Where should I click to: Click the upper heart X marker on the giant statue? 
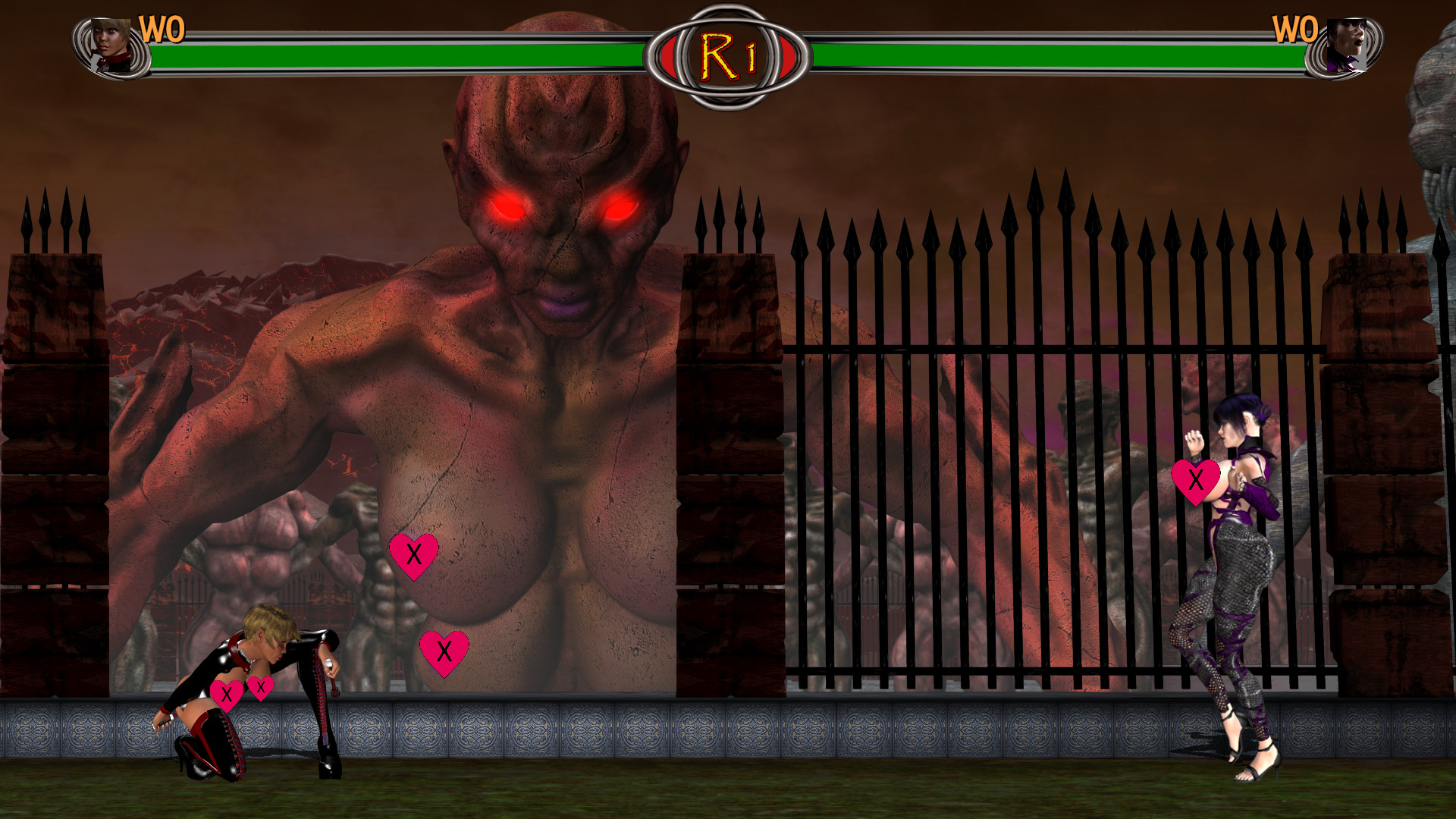coord(416,555)
